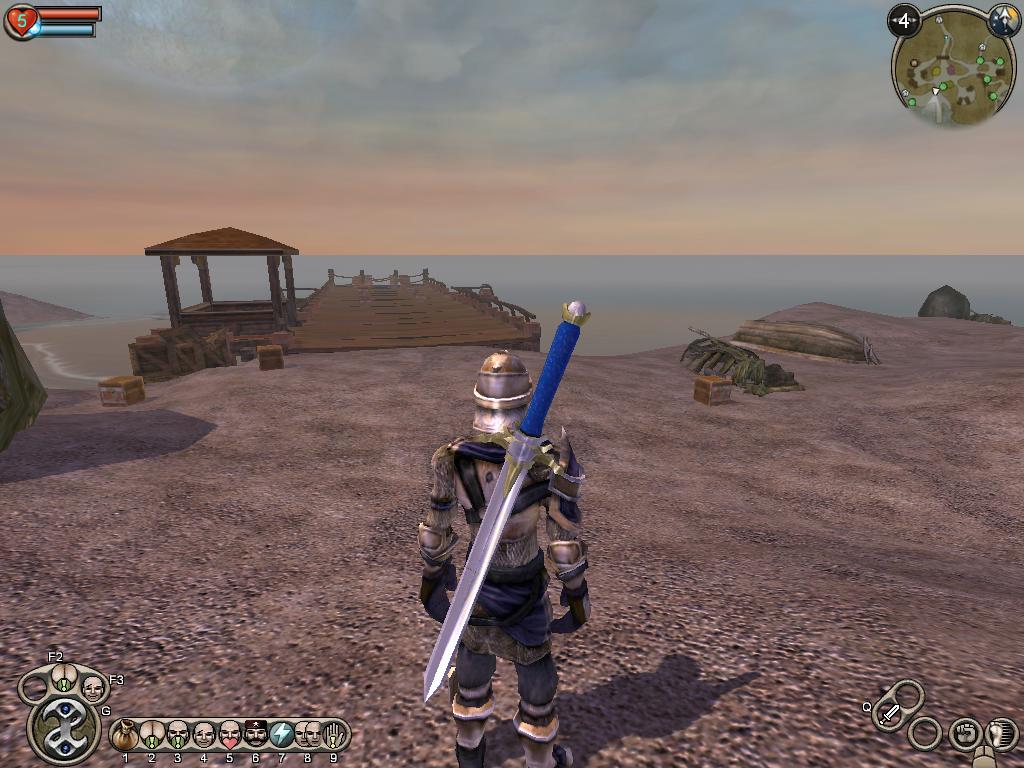This screenshot has height=768, width=1024.
Task: Toggle the footprint sneak icon
Action: pyautogui.click(x=1001, y=734)
